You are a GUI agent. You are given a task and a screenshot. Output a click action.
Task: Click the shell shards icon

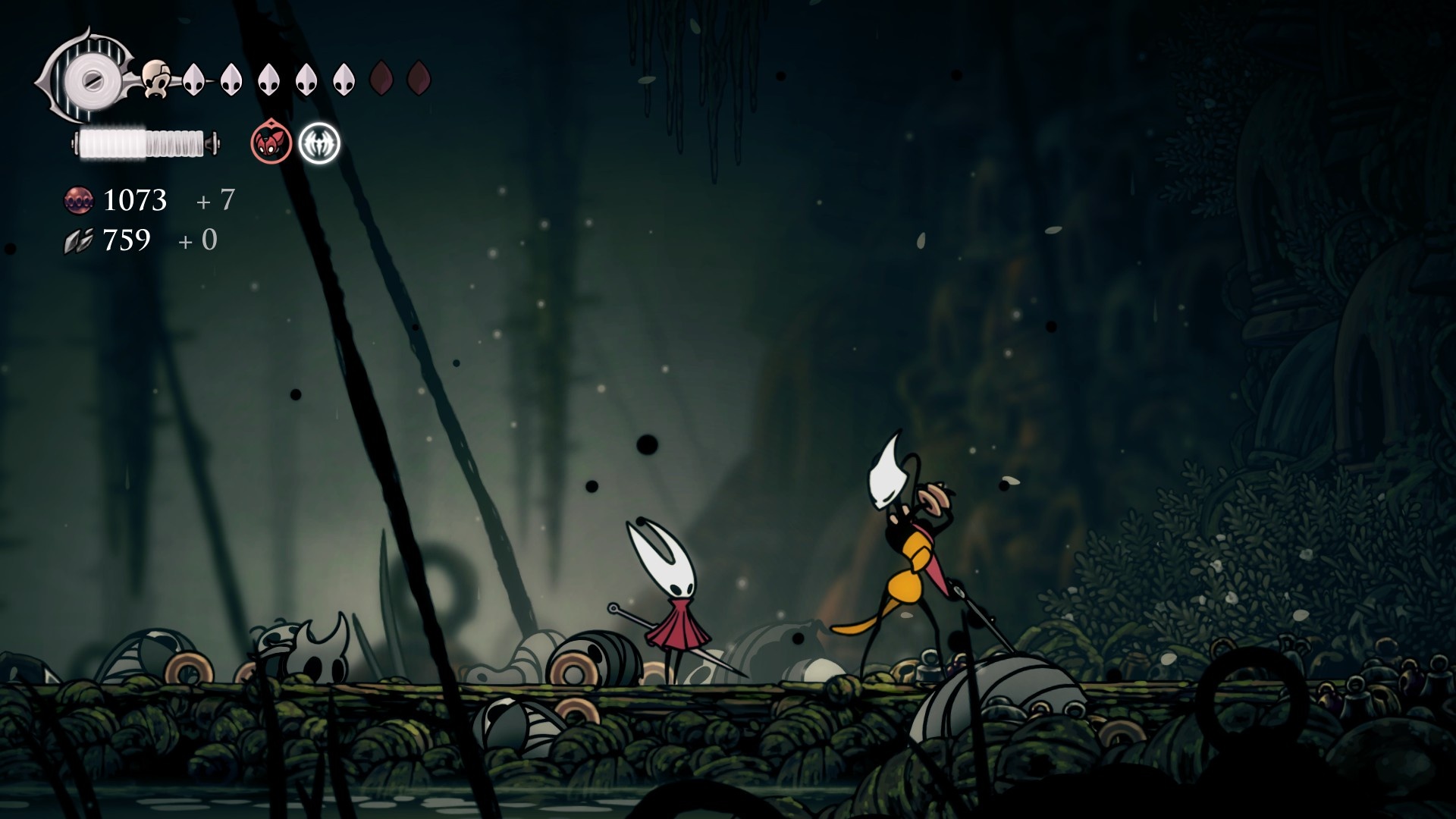(77, 241)
